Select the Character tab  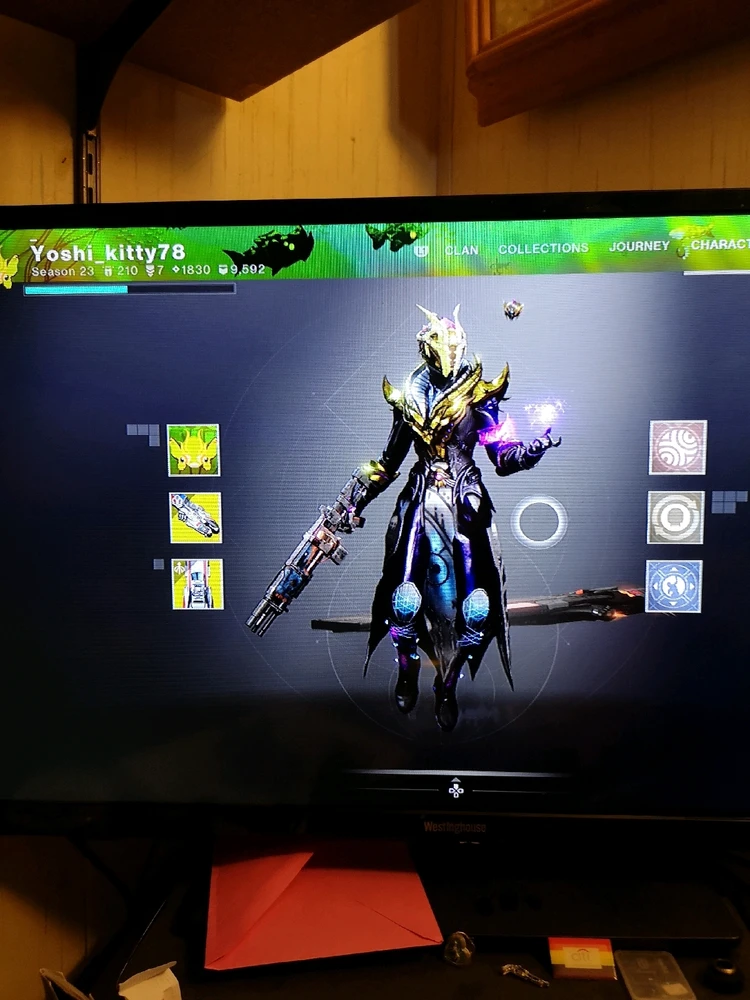pos(720,244)
